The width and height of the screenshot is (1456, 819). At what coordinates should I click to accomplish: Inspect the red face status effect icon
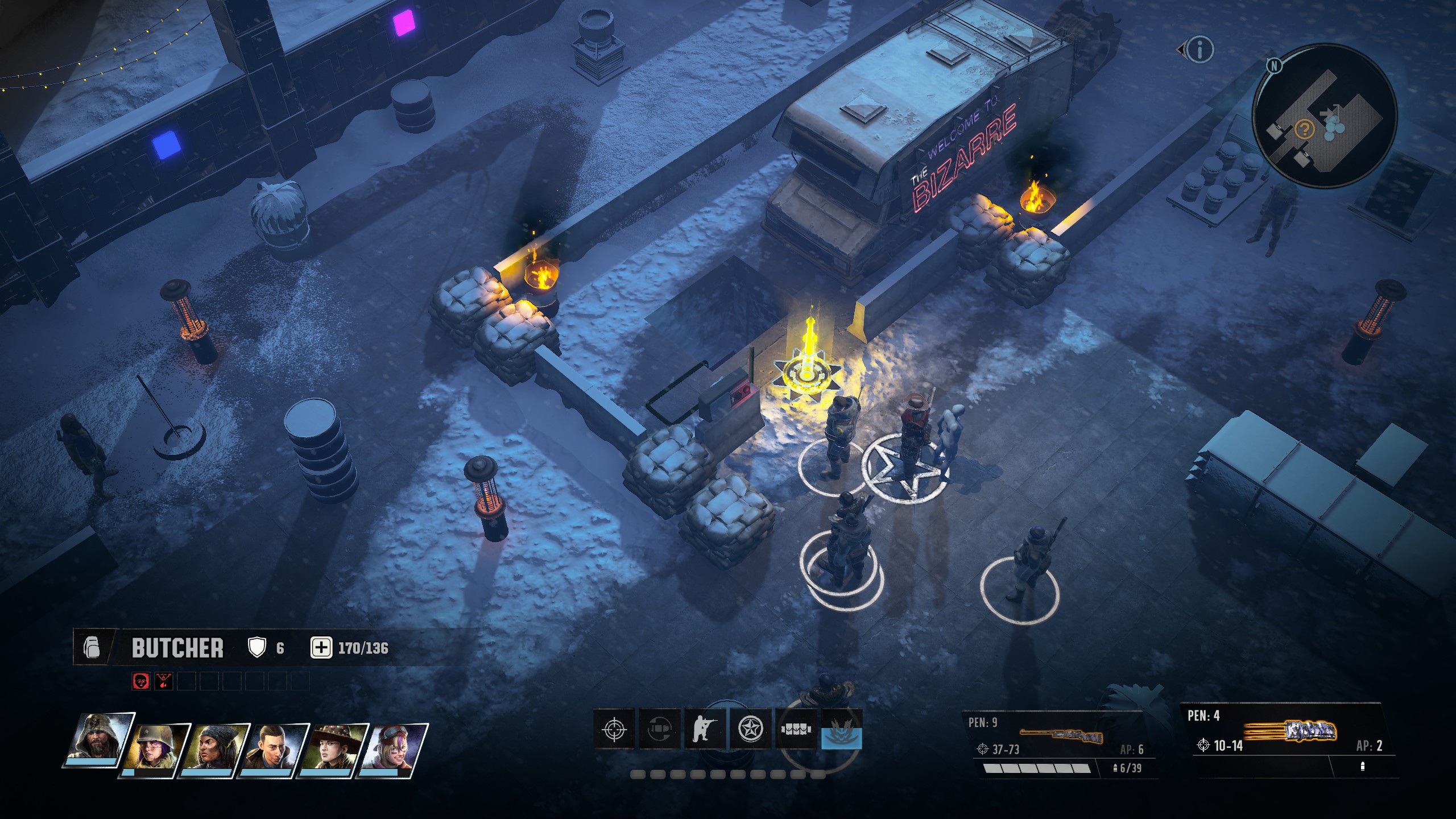coord(140,681)
